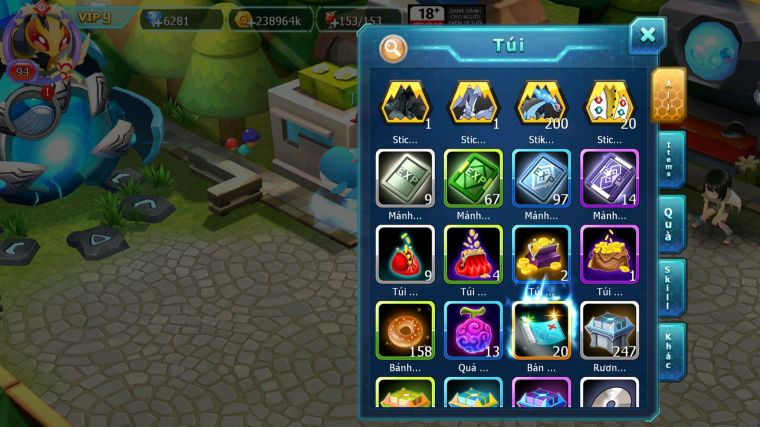Open the VIP 9 player avatar profile

[x=33, y=45]
